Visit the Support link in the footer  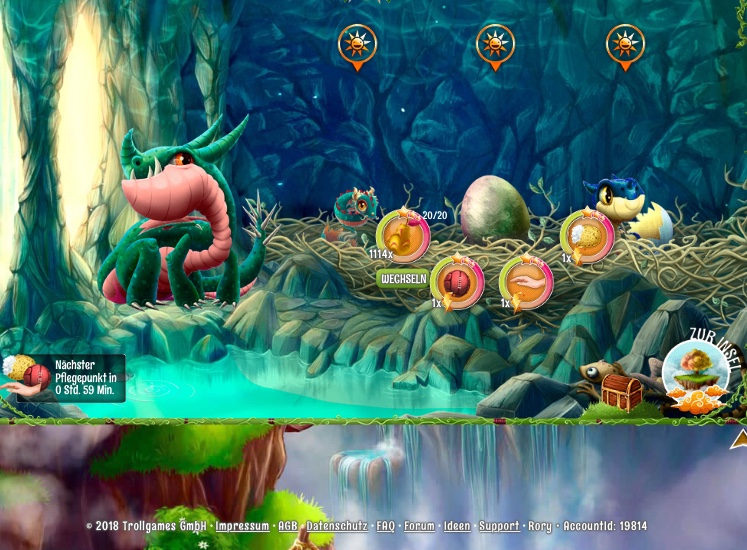[x=498, y=526]
